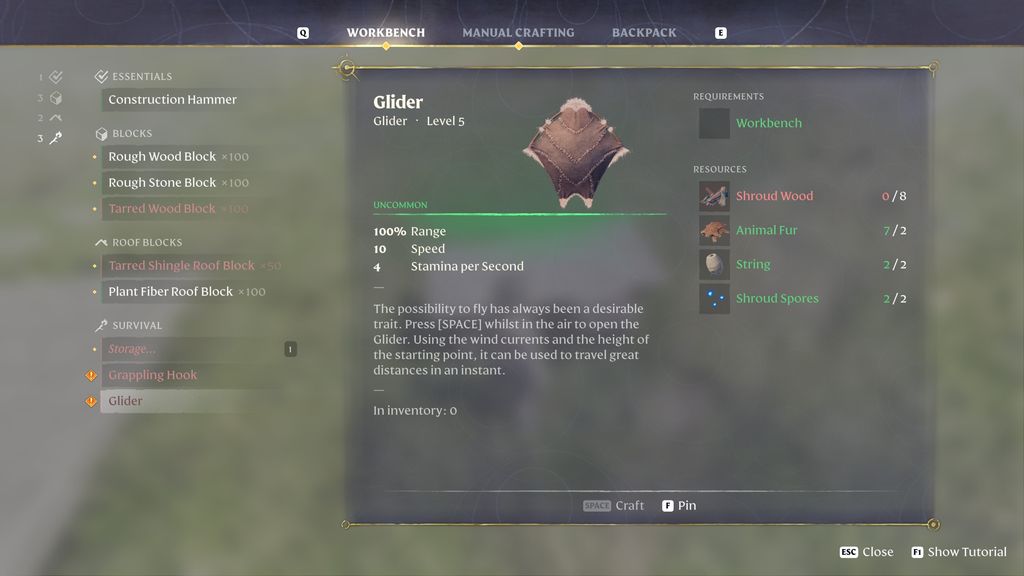Select the Tarred Shingle Roof Block entry
1024x576 pixels.
(181, 266)
